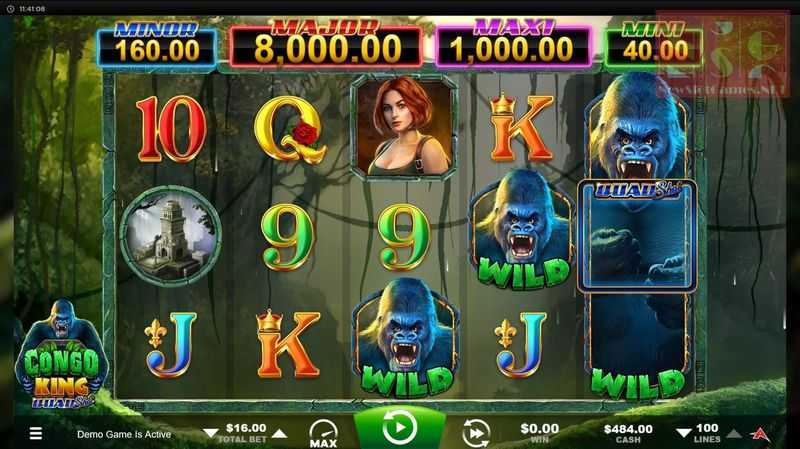Viewport: 800px width, 449px height.
Task: Increase the total bet amount
Action: coord(280,434)
